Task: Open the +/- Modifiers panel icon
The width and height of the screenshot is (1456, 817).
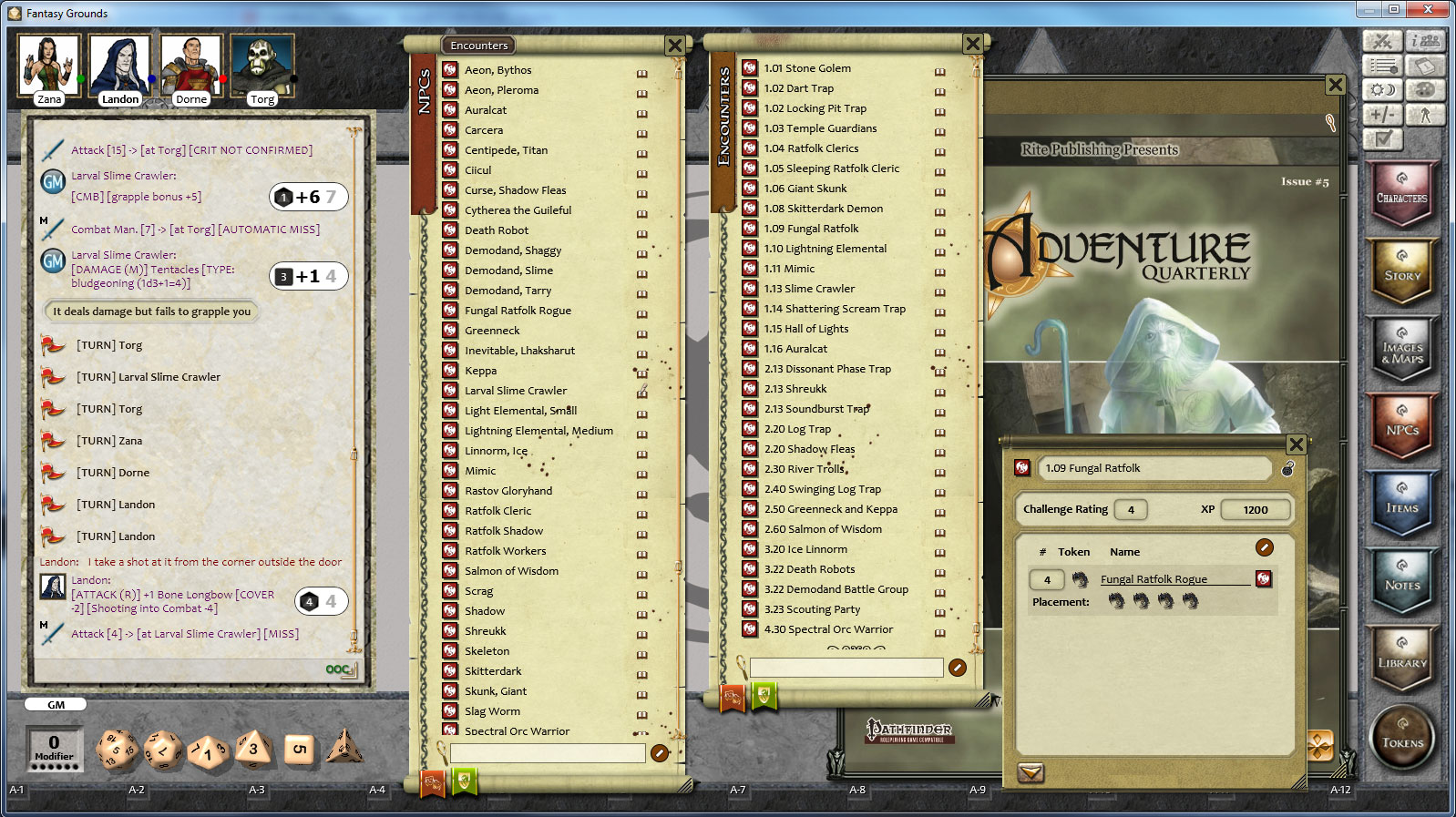Action: coord(1382,114)
